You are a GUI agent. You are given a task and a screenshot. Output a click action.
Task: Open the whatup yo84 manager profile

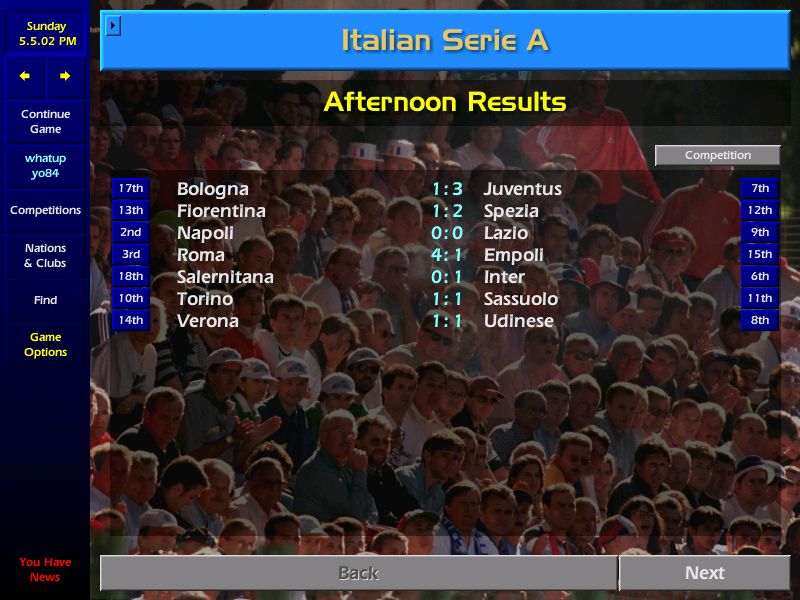click(45, 166)
